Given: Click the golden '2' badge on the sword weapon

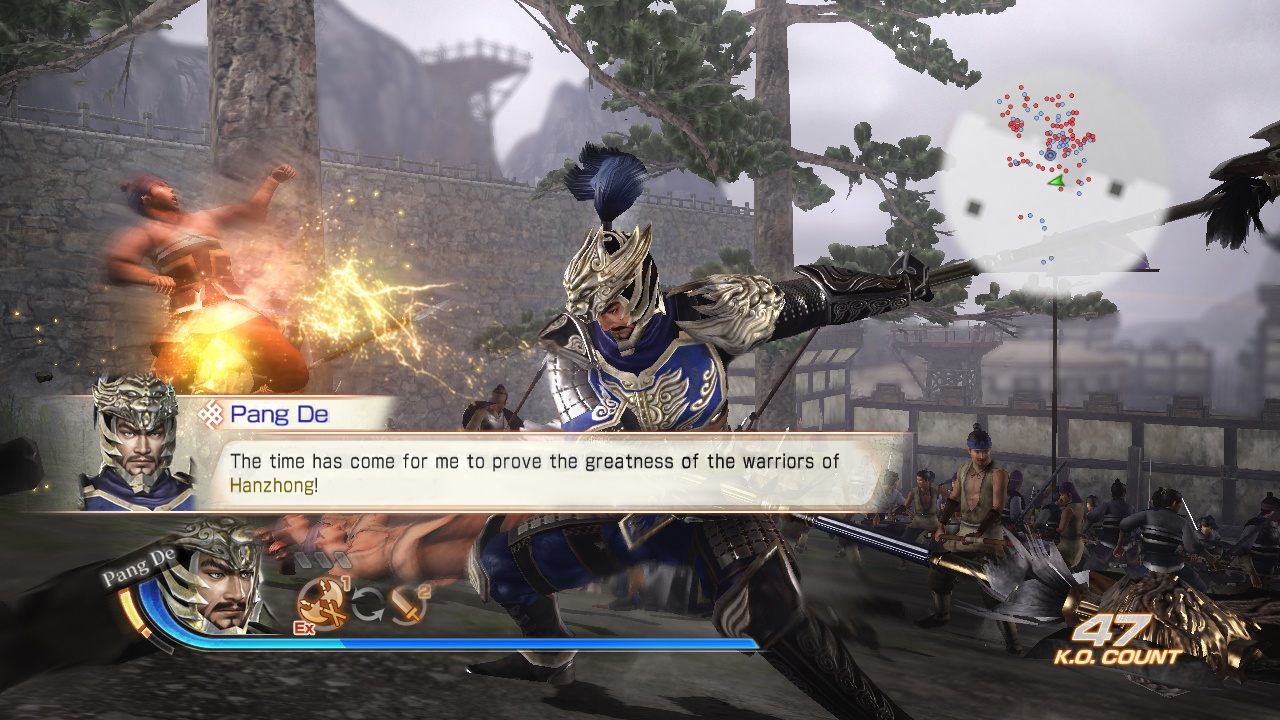Looking at the screenshot, I should [x=424, y=592].
